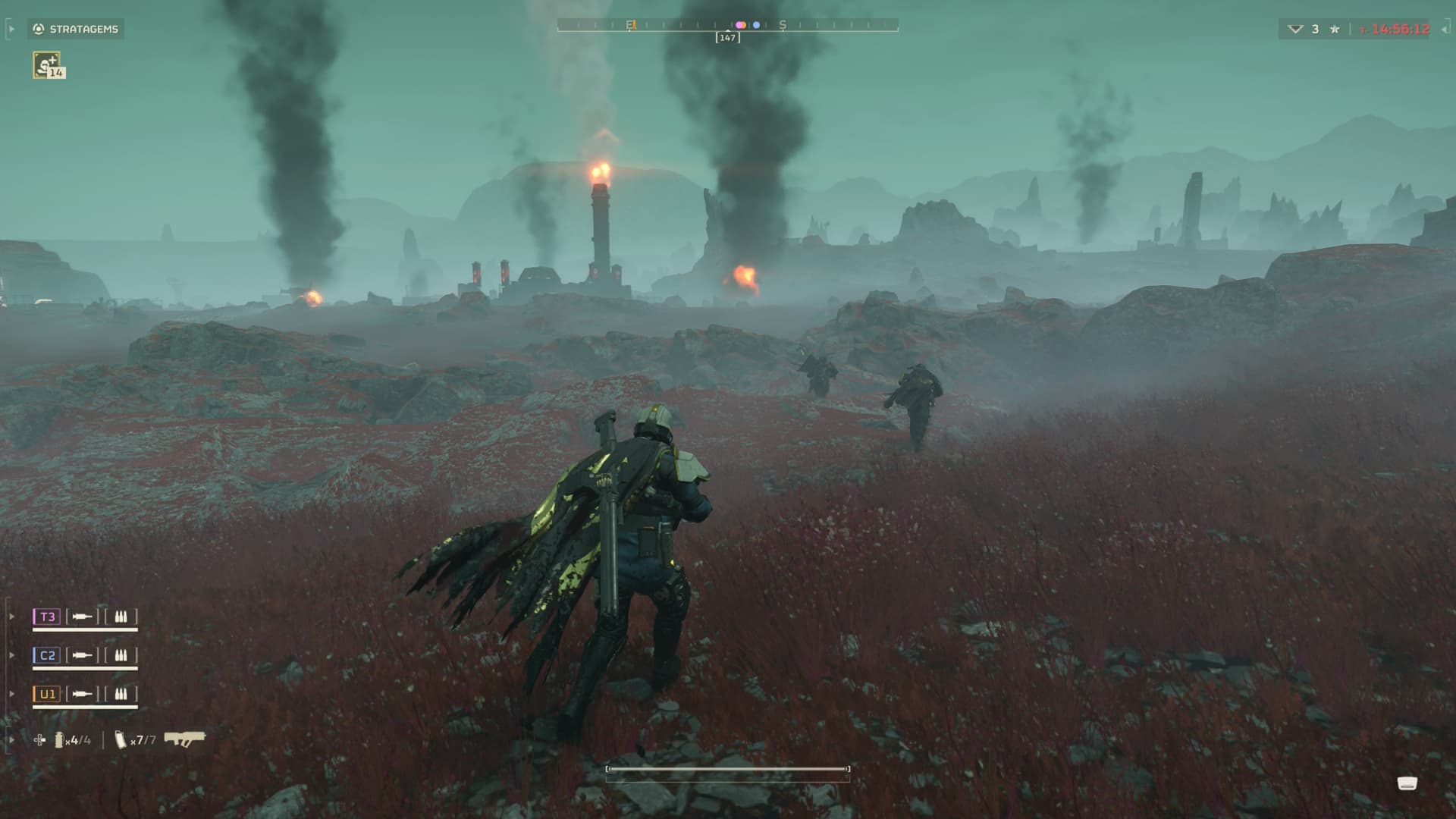Click the stim syringe icon
This screenshot has height=819, width=1456.
click(39, 739)
